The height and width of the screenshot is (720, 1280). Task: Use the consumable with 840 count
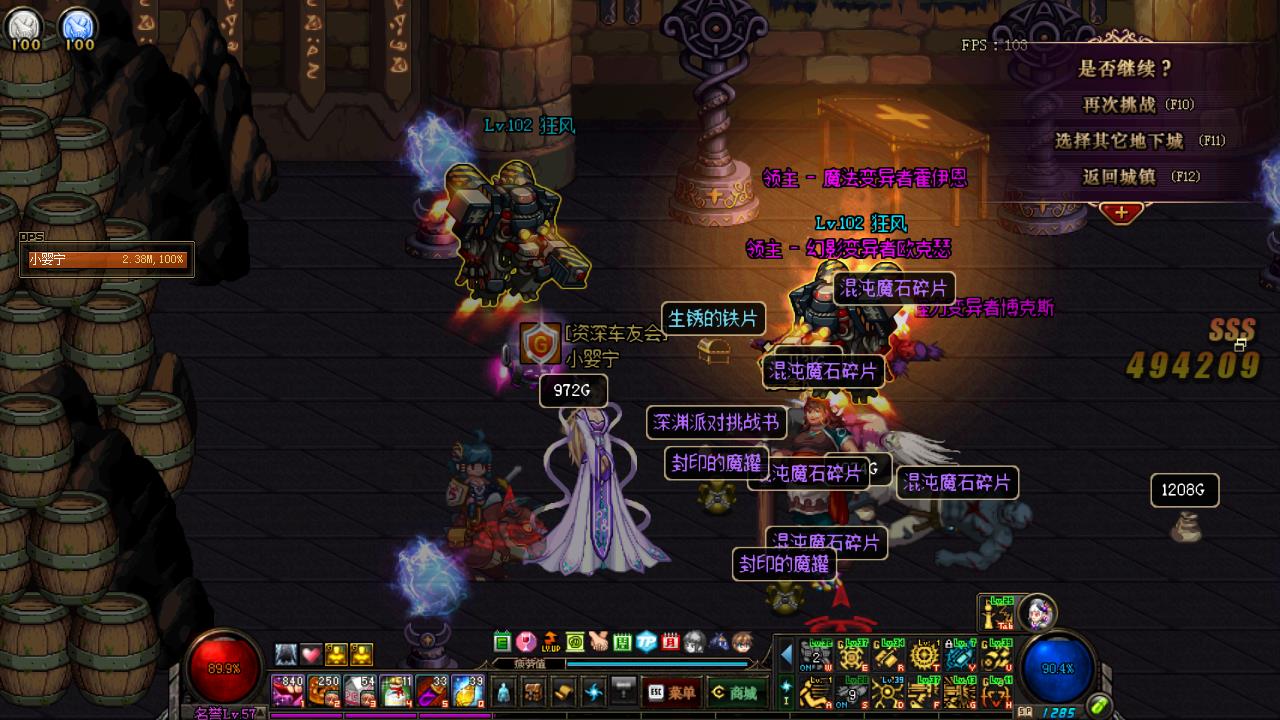(288, 691)
